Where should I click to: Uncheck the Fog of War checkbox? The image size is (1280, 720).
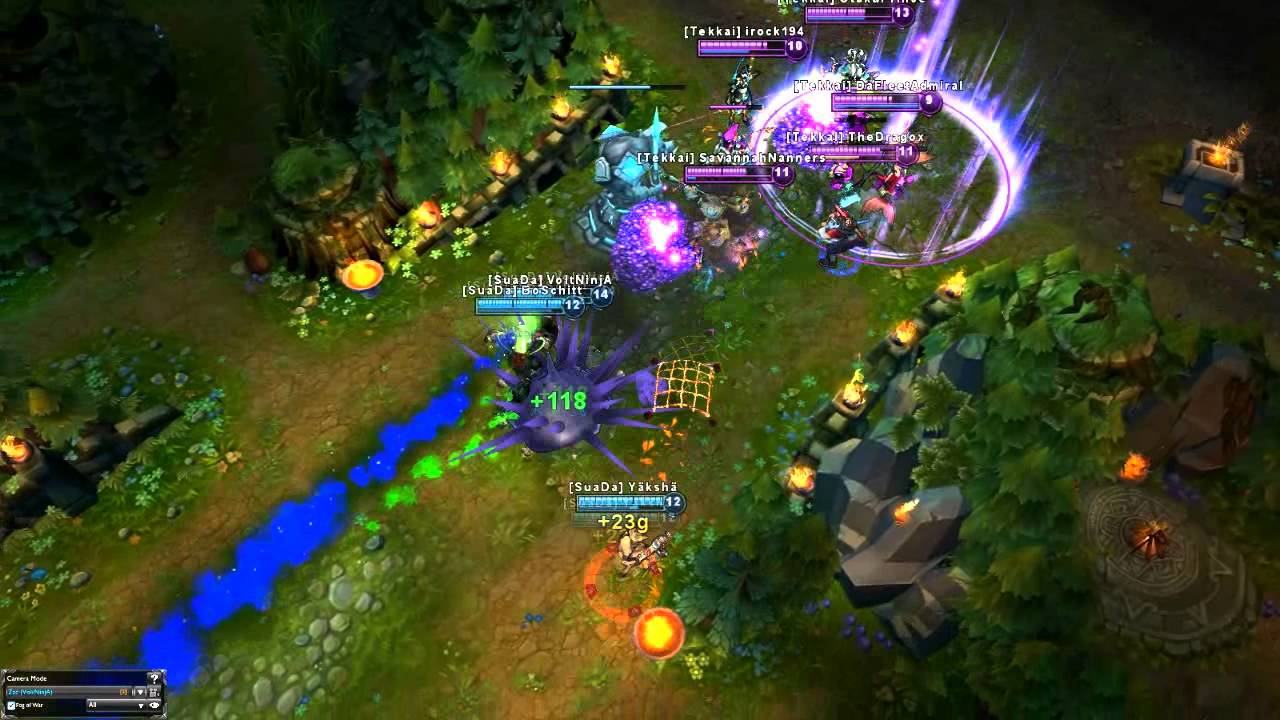point(11,705)
